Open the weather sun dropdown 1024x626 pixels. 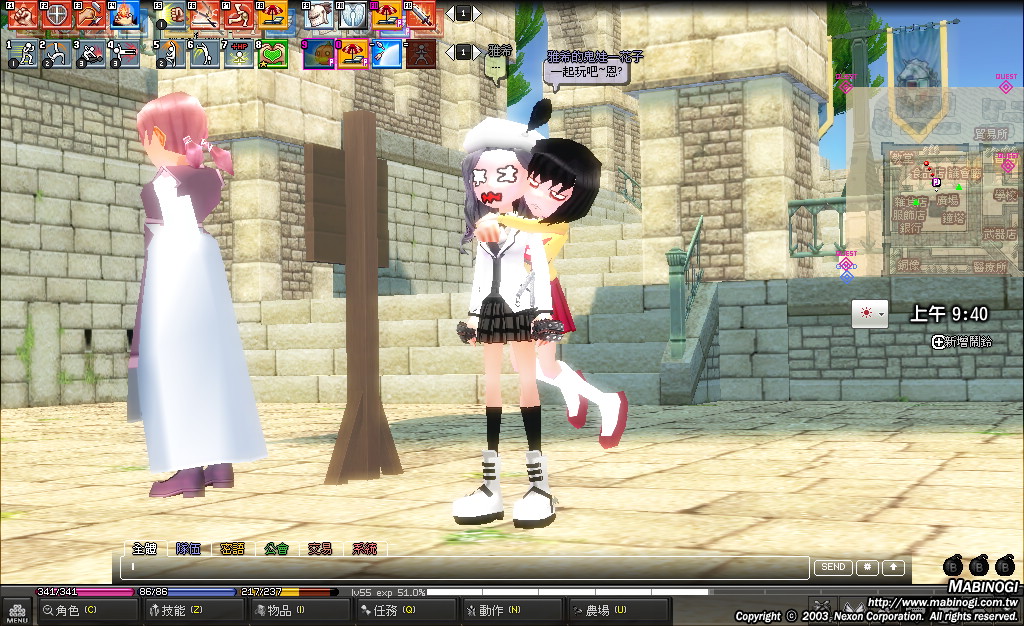(869, 314)
